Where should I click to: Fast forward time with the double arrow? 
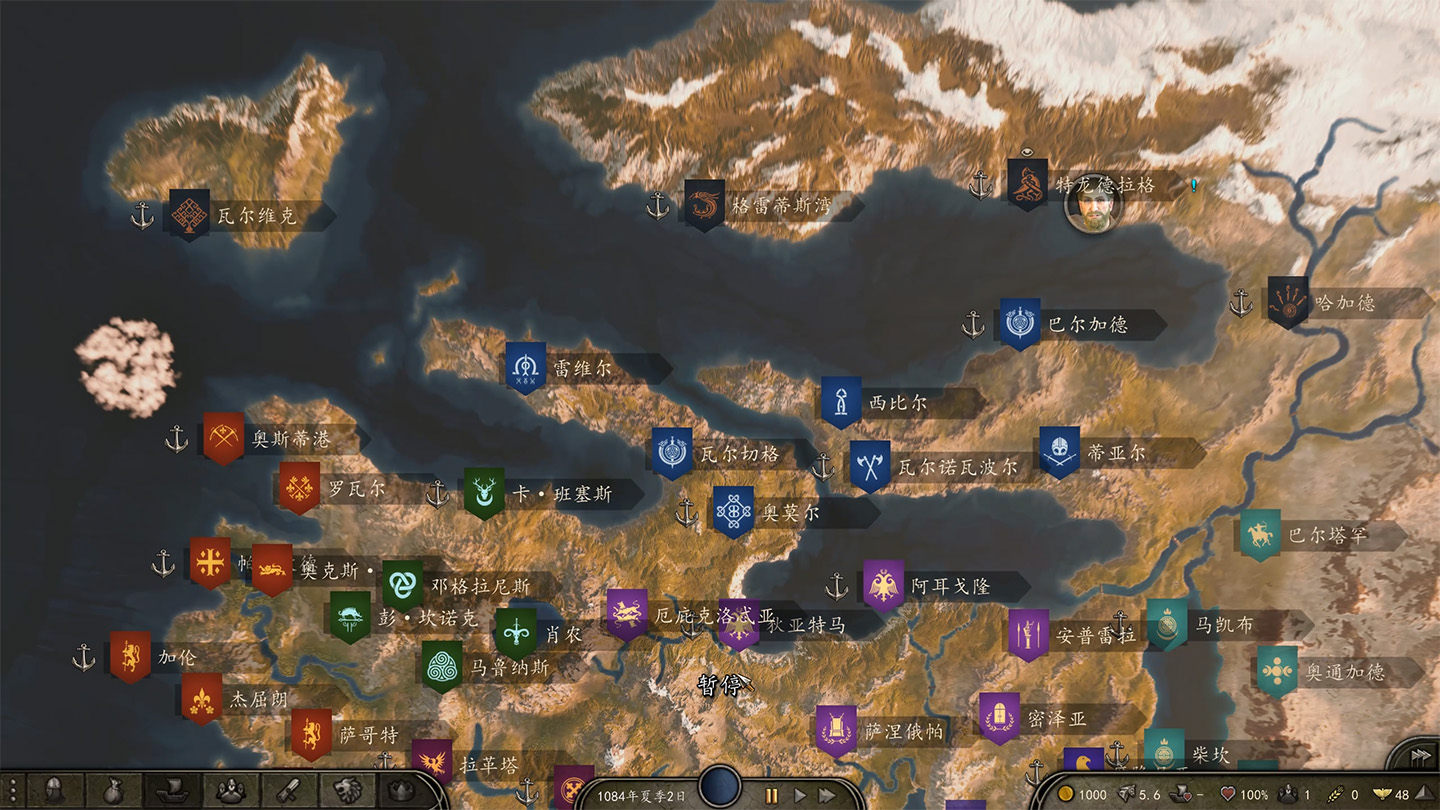828,795
